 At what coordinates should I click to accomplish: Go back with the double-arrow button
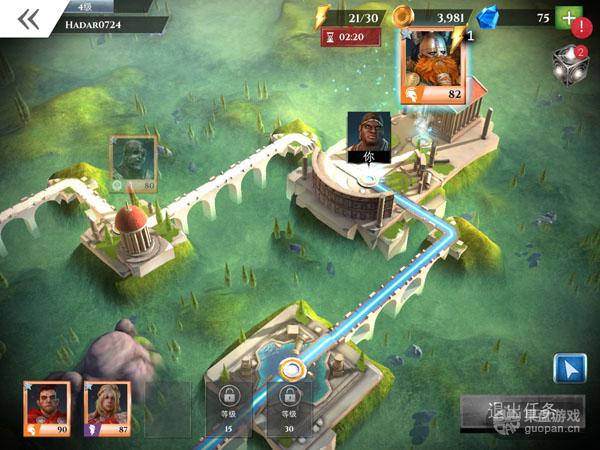[x=28, y=20]
